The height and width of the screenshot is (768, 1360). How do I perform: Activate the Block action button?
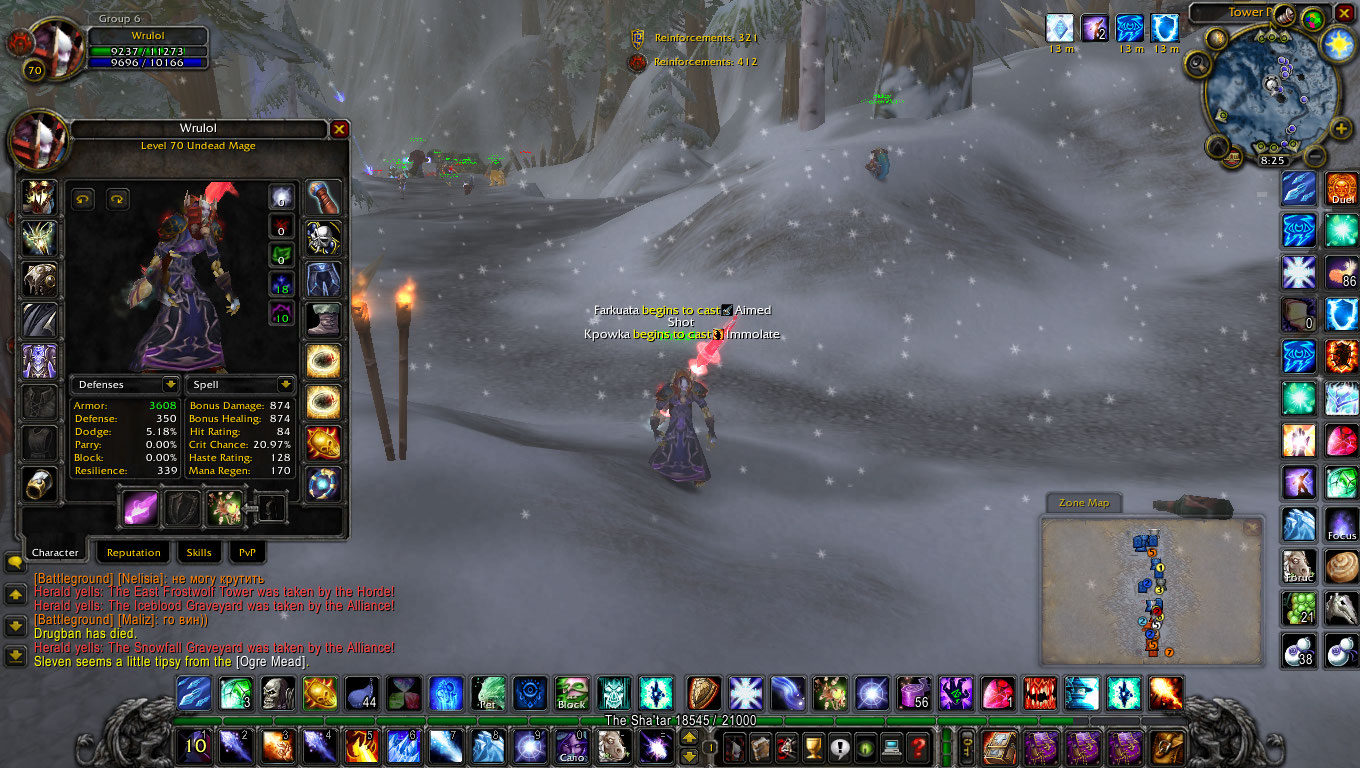pos(571,693)
